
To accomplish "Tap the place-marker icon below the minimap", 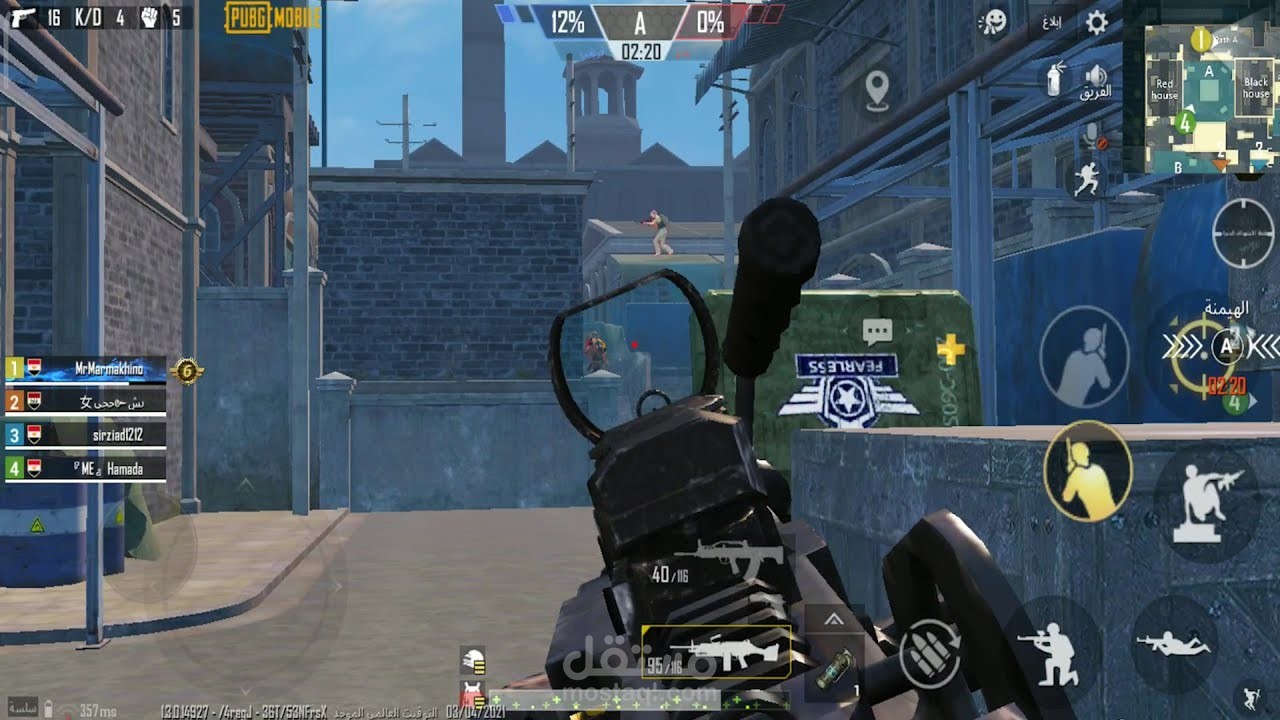I will (x=878, y=87).
